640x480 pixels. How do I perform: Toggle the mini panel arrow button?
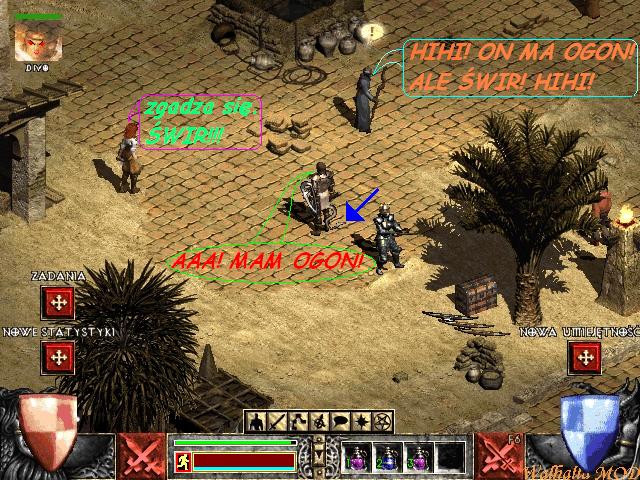(320, 454)
